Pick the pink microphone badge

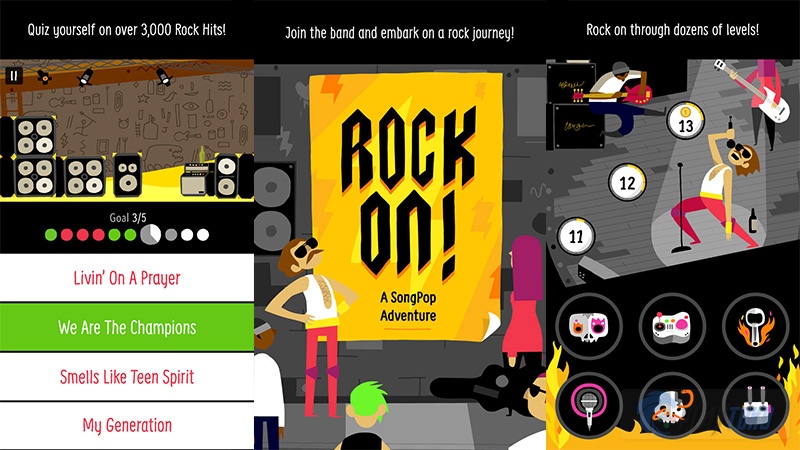tap(589, 404)
